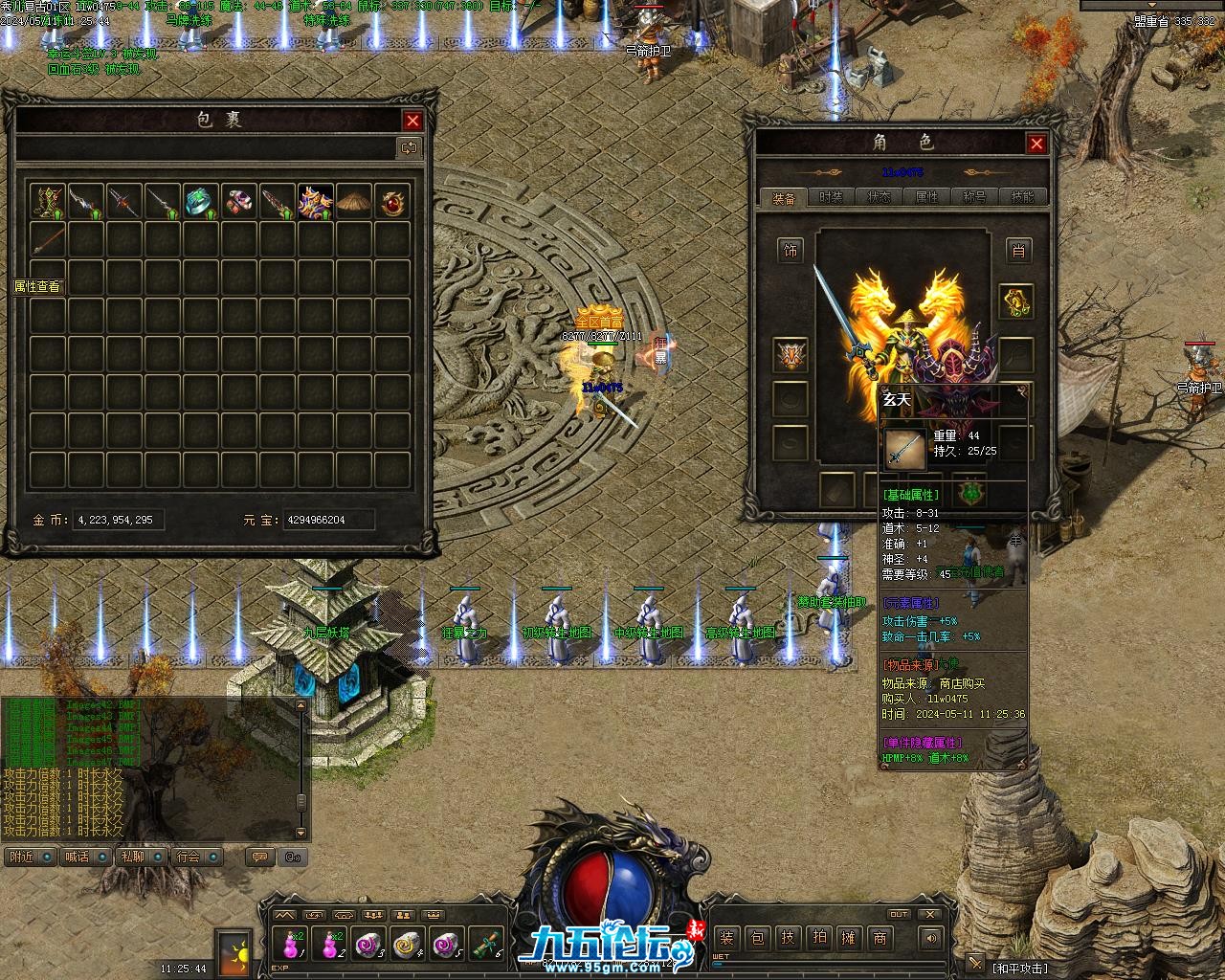Click the 饰 accessory button

[x=791, y=251]
